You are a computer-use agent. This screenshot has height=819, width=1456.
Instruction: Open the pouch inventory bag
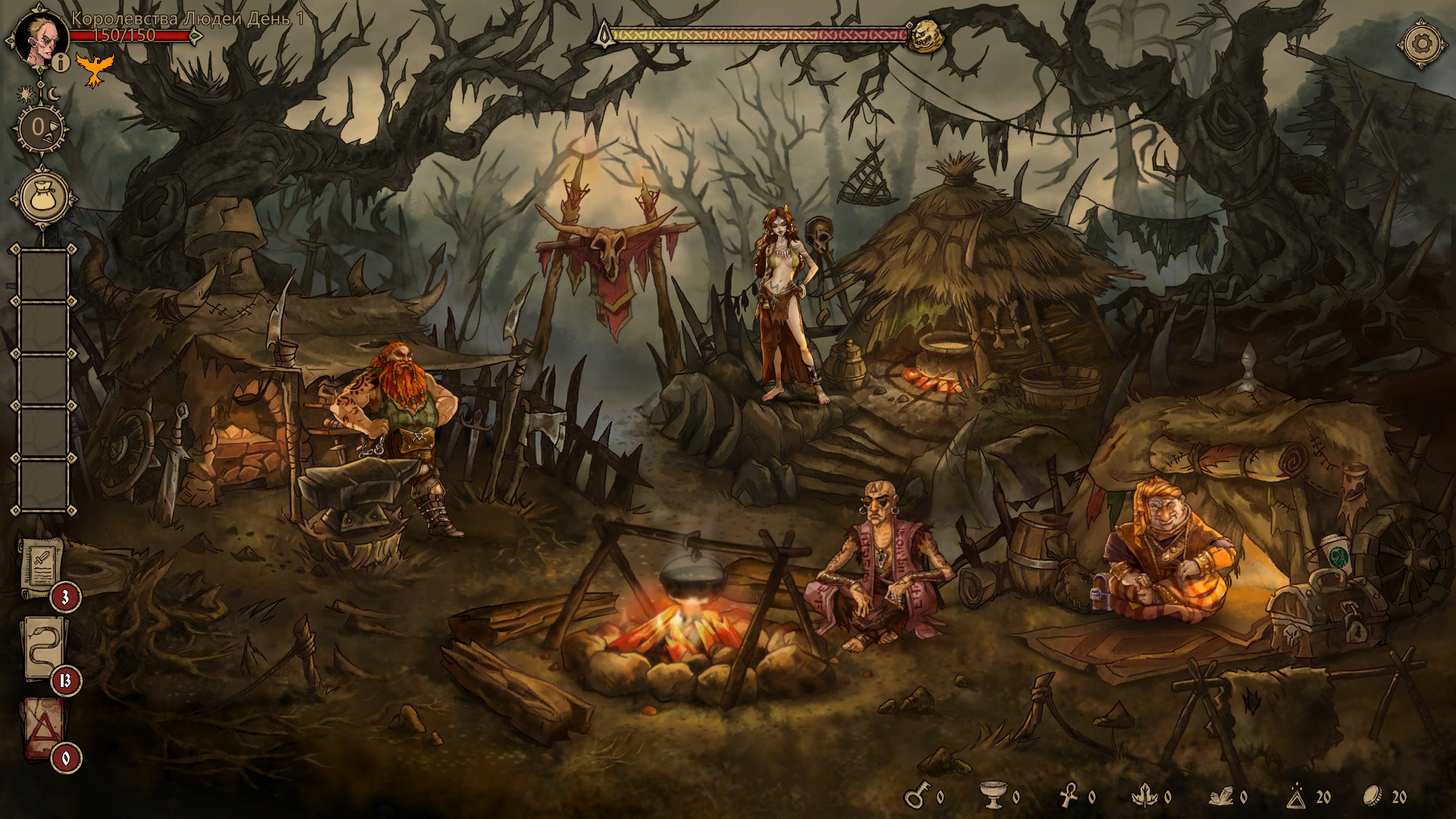(x=43, y=198)
